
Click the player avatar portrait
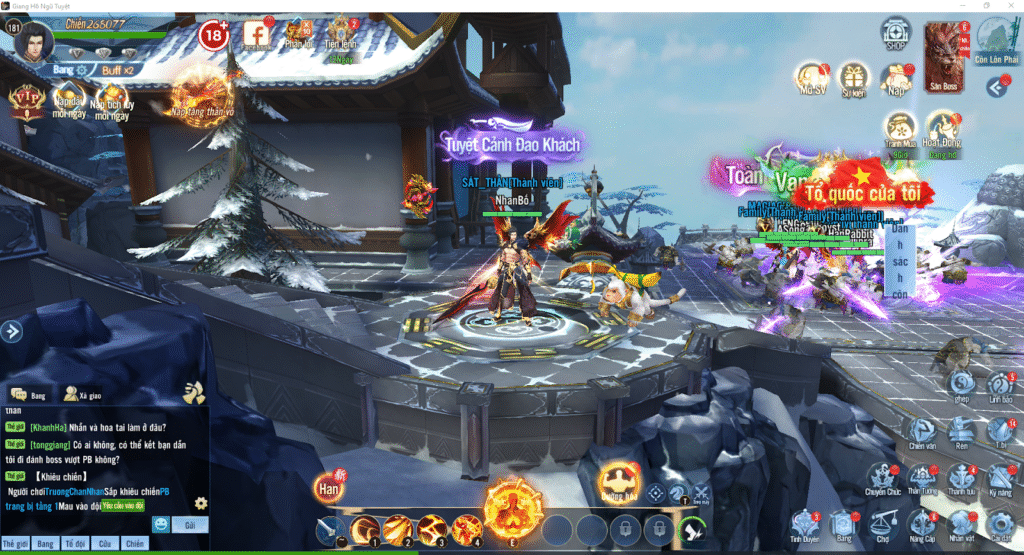click(33, 41)
